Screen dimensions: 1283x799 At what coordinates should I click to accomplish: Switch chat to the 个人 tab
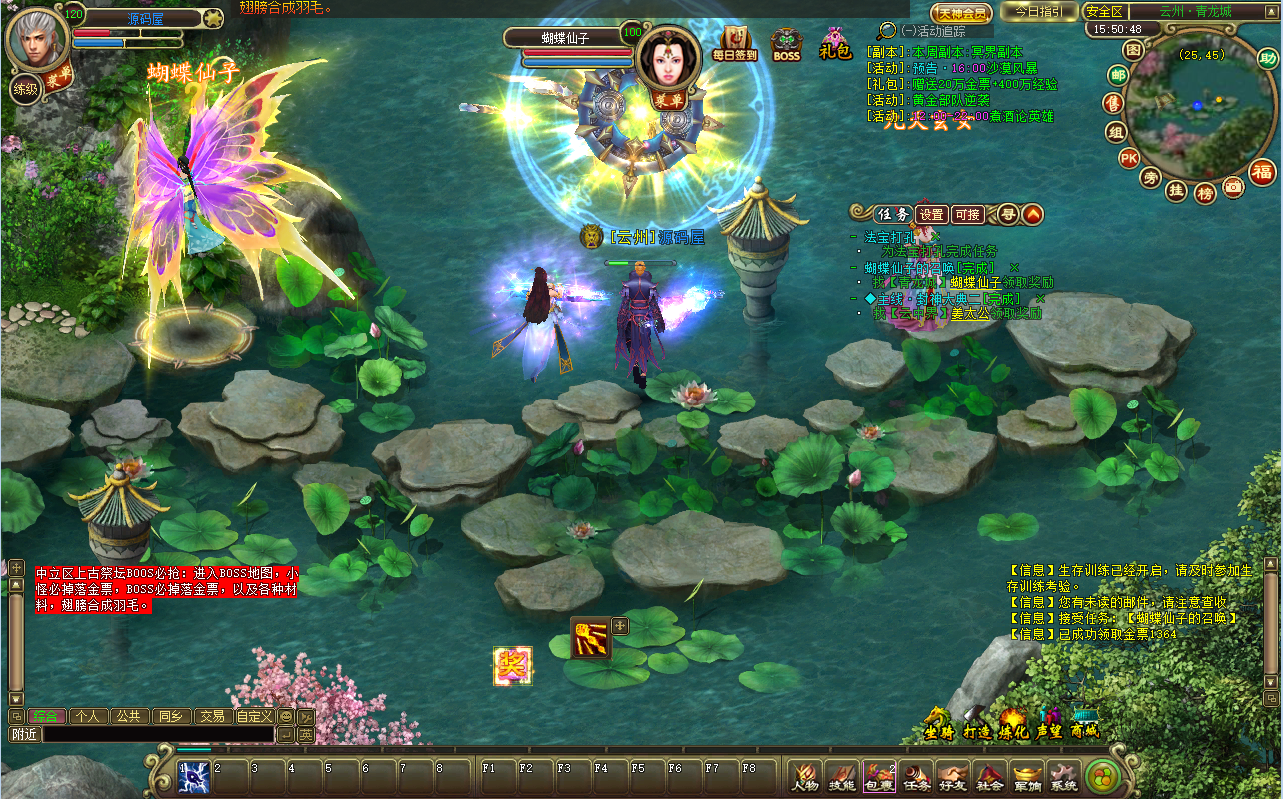click(x=88, y=716)
